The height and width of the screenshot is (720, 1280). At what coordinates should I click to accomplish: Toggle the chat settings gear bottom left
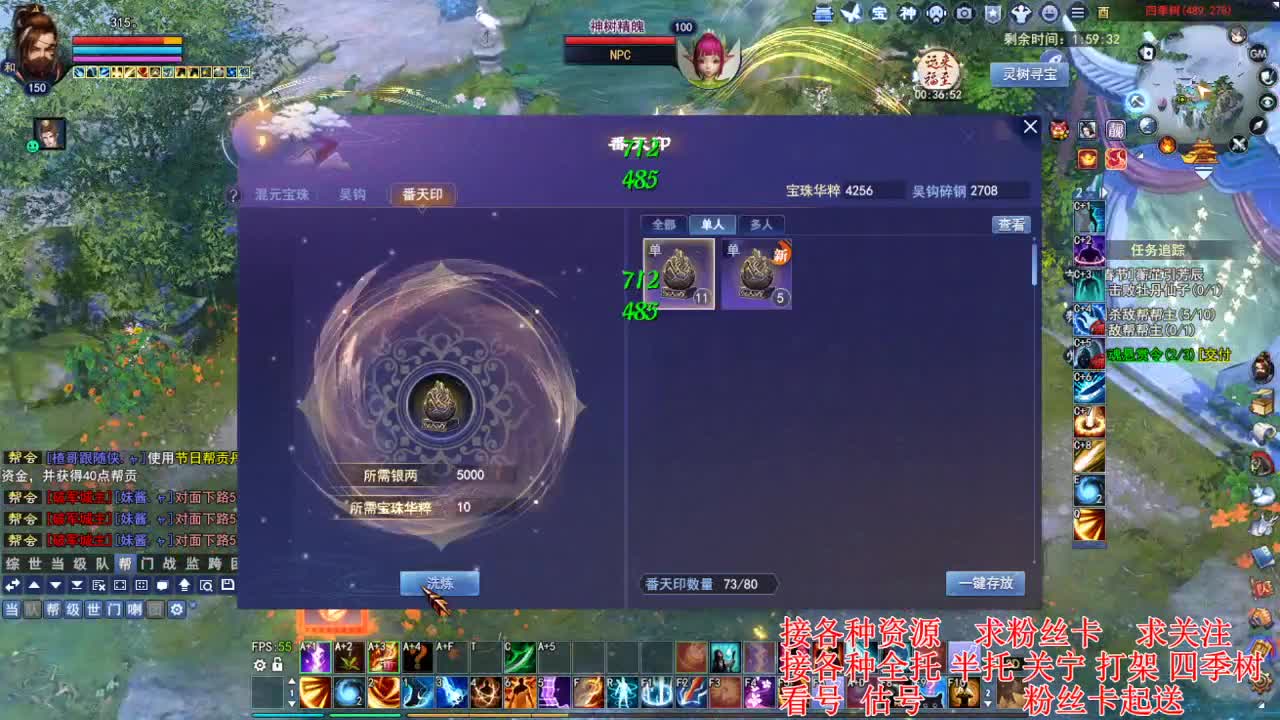click(176, 609)
